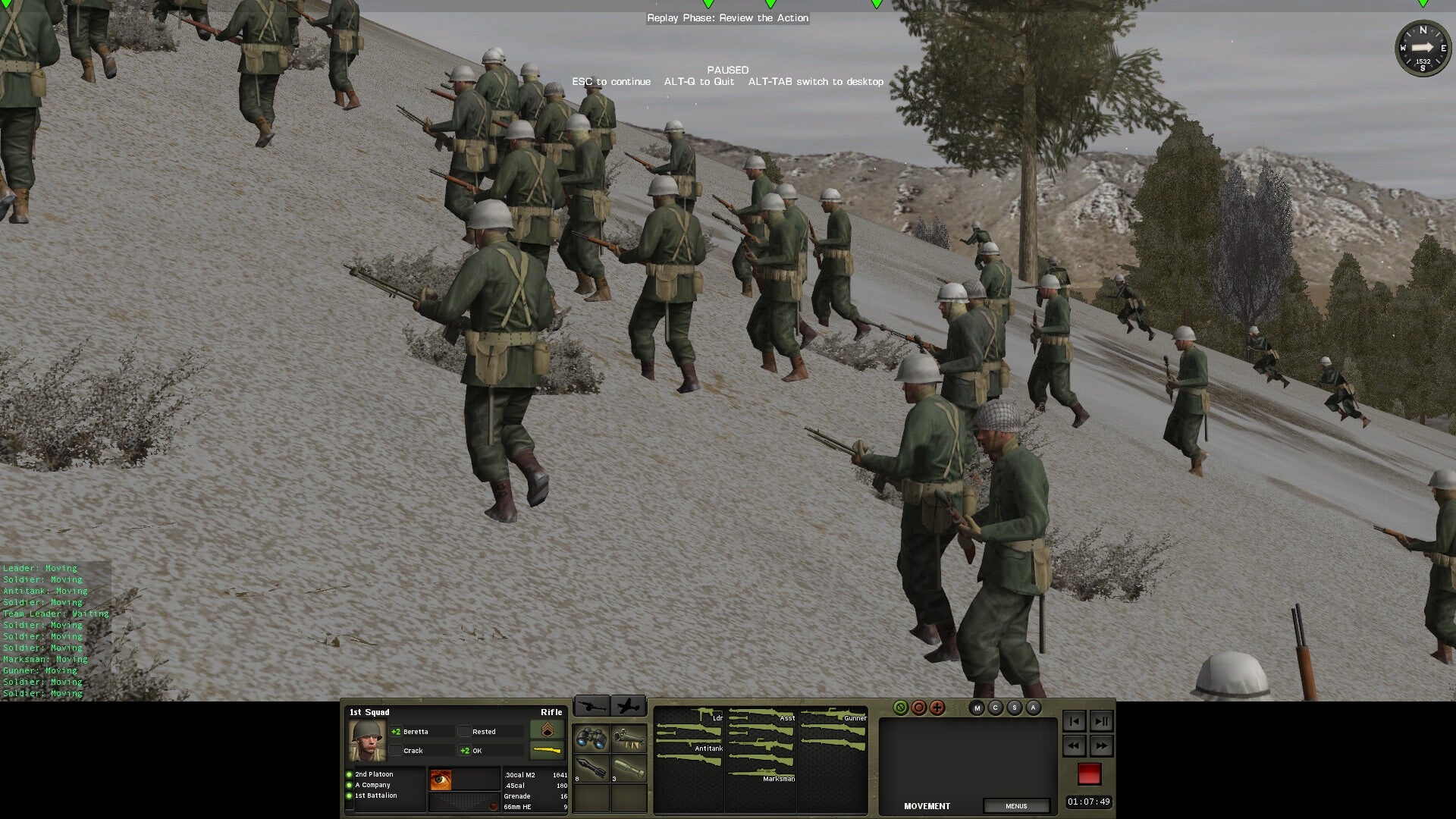Expand the 2nd Platoon entry

coord(373,773)
